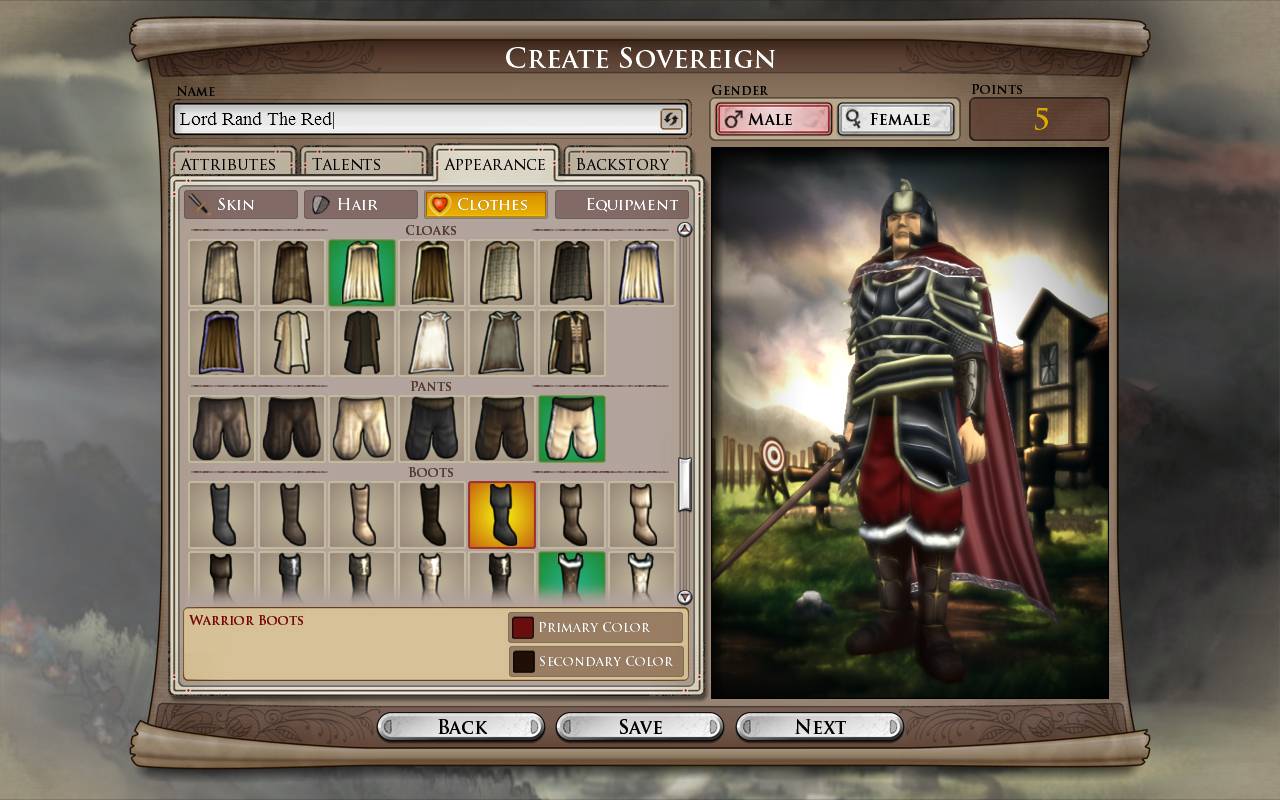Randomize the sovereign name

pyautogui.click(x=671, y=119)
